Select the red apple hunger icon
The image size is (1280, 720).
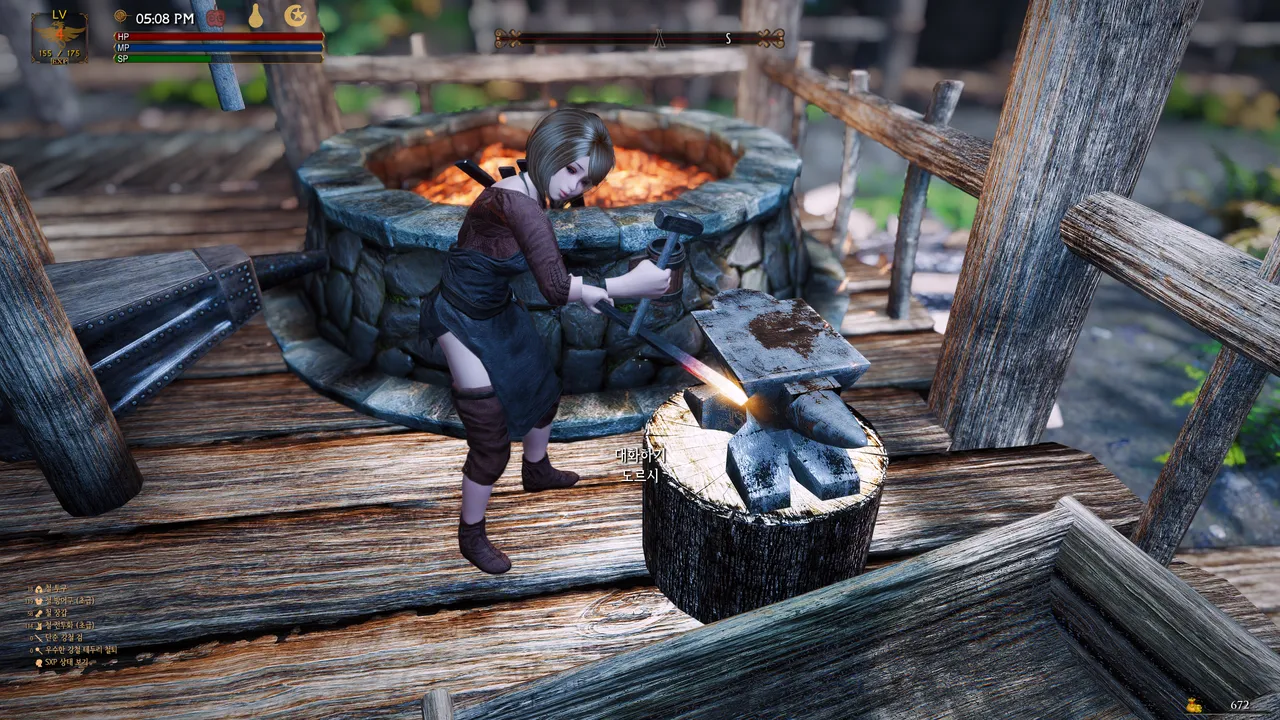point(215,17)
